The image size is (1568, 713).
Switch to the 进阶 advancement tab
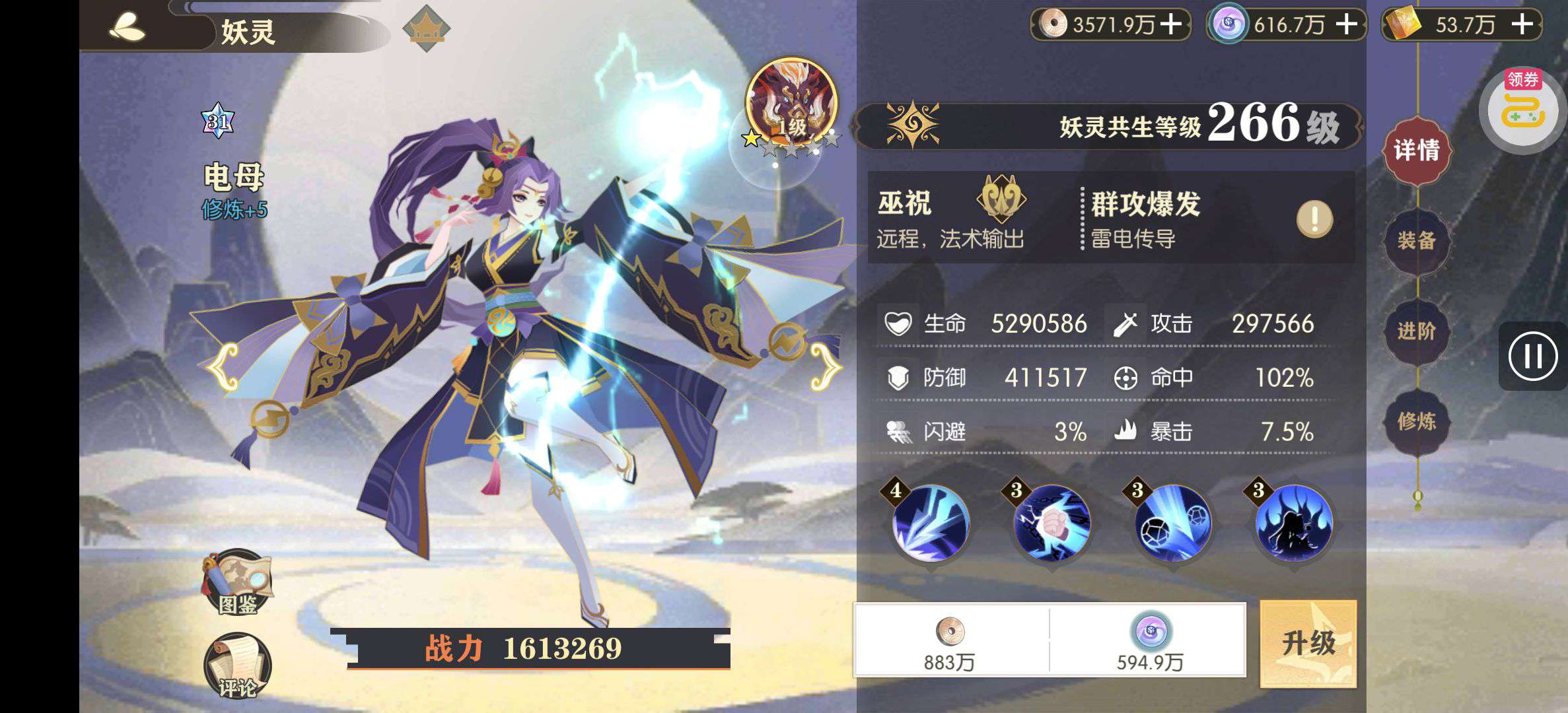point(1416,331)
